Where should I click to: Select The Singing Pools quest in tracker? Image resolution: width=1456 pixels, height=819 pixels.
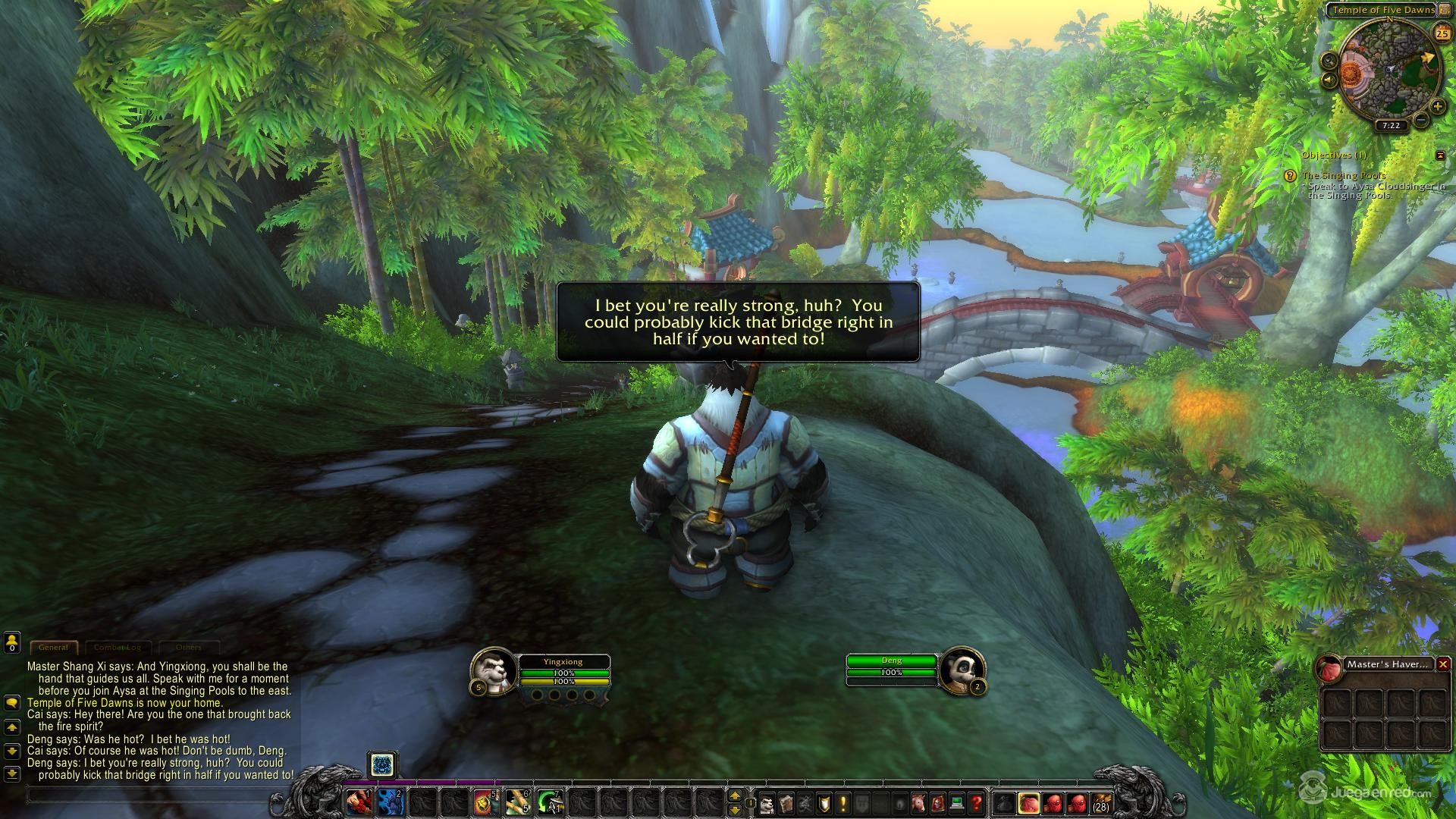[1343, 176]
